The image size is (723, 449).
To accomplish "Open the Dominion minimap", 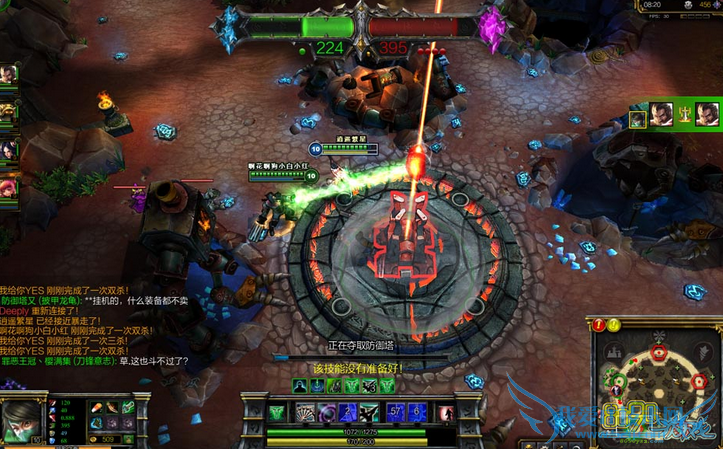I will (x=657, y=384).
